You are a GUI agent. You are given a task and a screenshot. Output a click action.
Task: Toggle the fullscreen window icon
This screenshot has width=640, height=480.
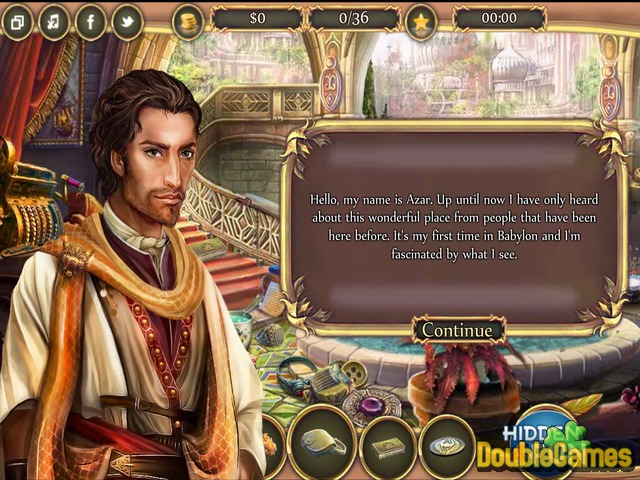(17, 22)
